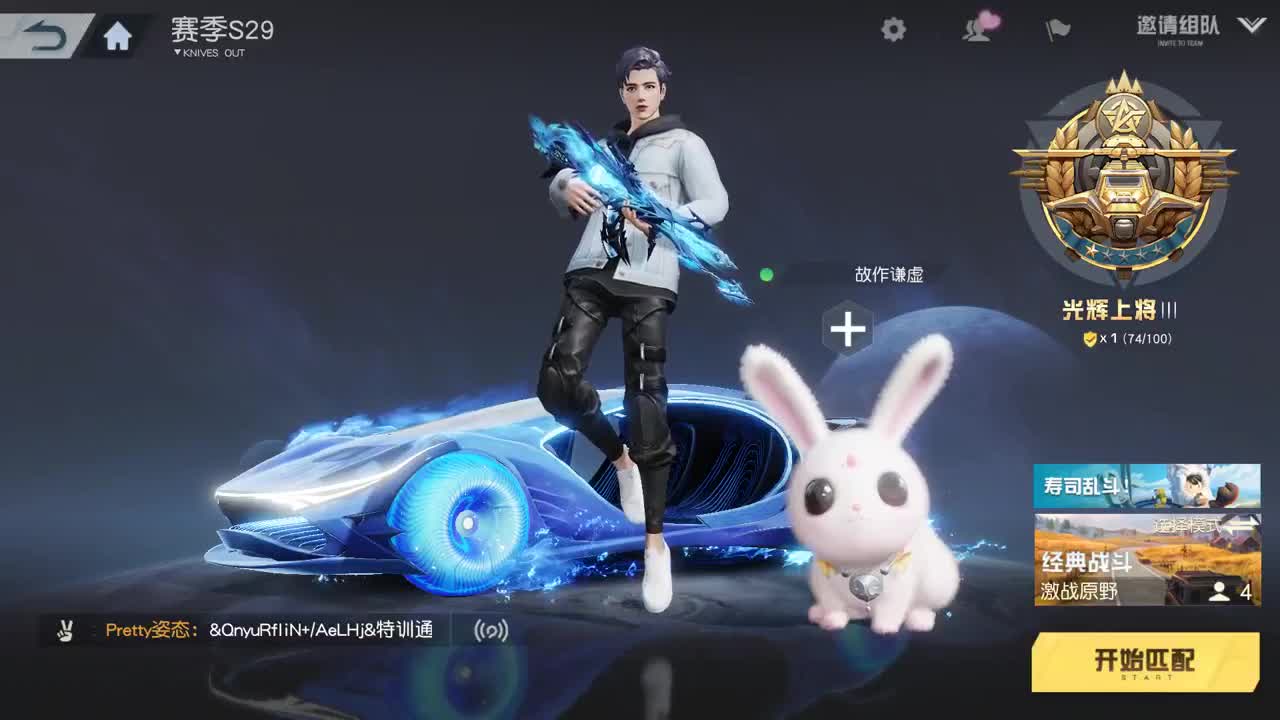Open the settings gear icon
This screenshot has width=1280, height=720.
click(893, 31)
